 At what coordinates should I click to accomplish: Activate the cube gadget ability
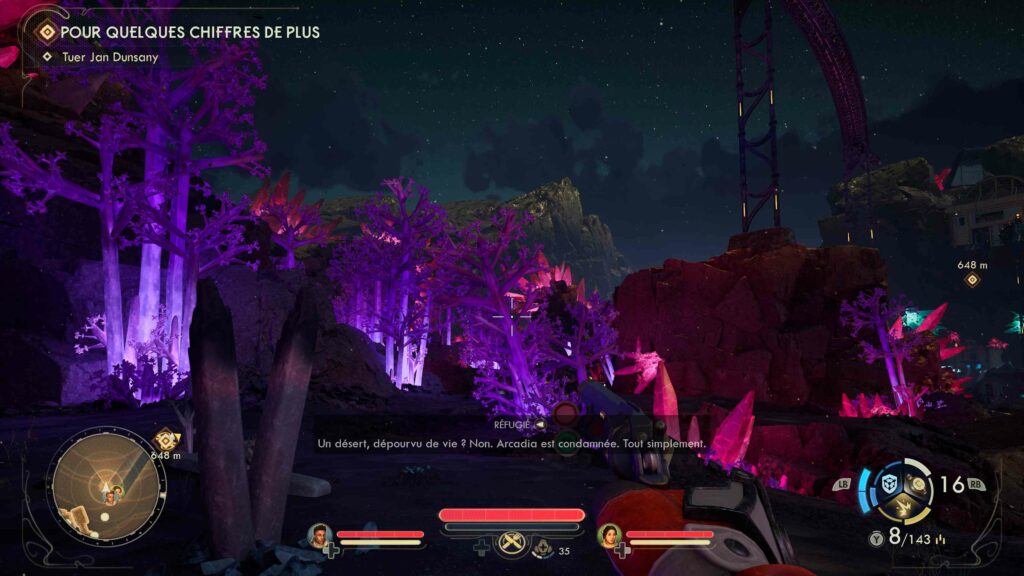(888, 484)
